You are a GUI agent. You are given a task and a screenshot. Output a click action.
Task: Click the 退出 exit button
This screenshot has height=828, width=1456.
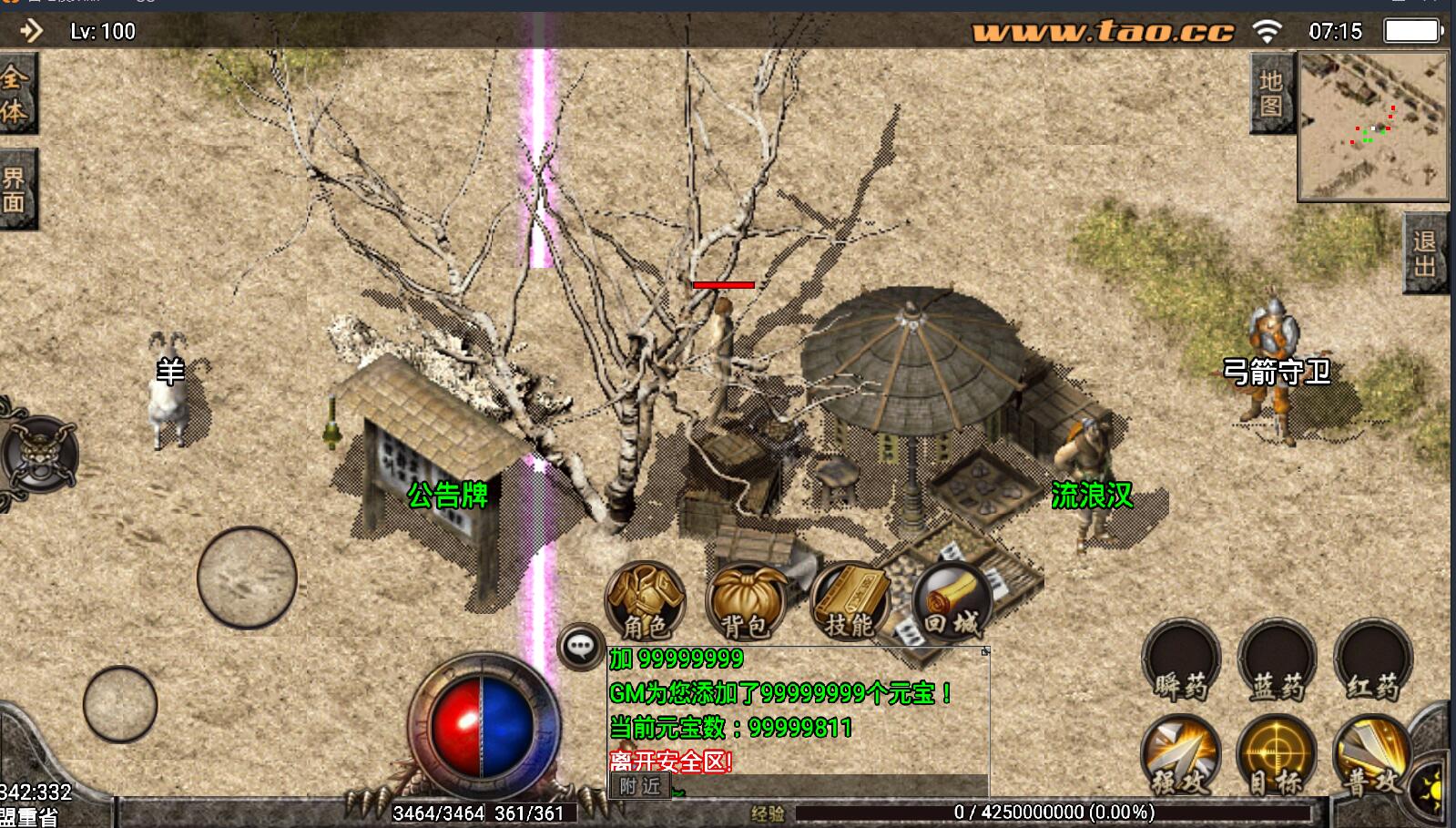coord(1424,254)
